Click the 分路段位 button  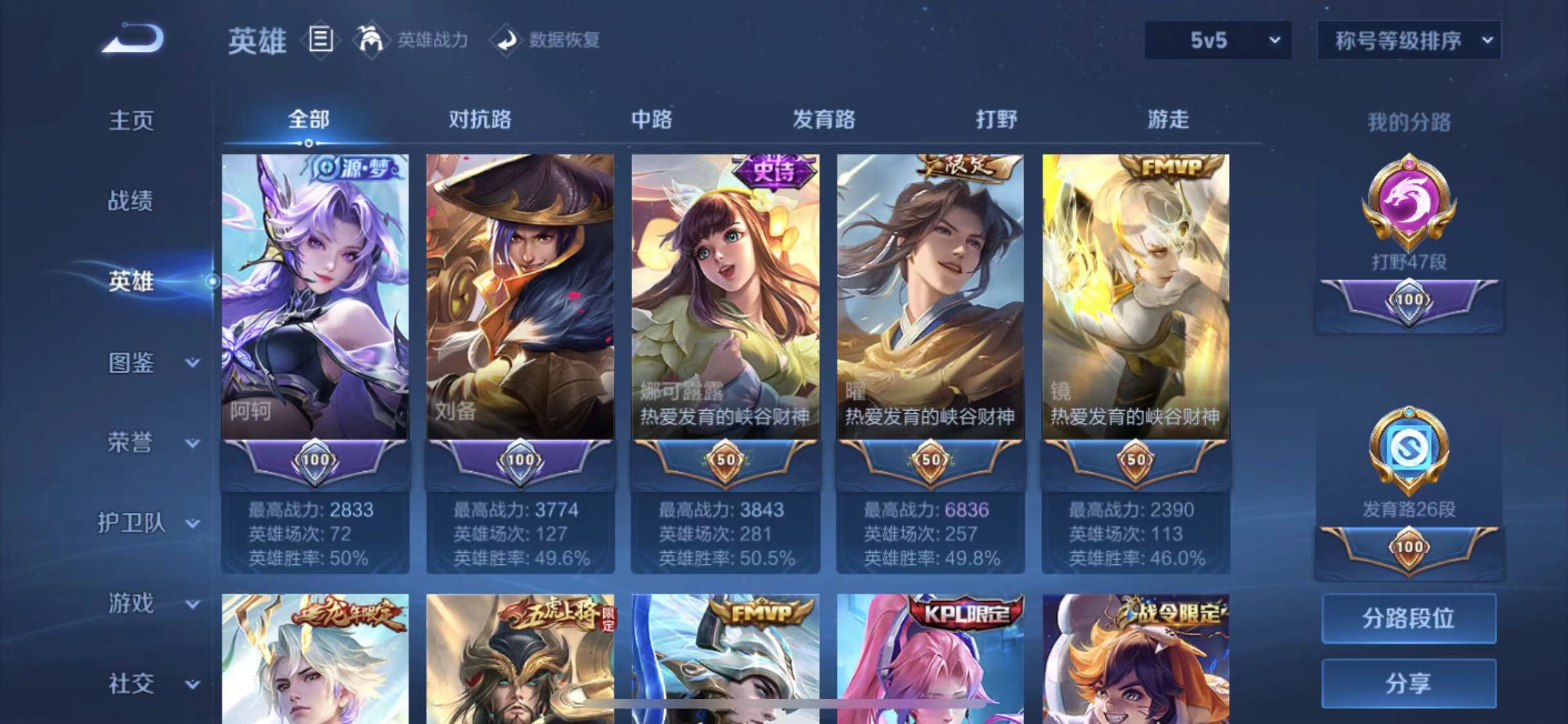click(x=1408, y=618)
